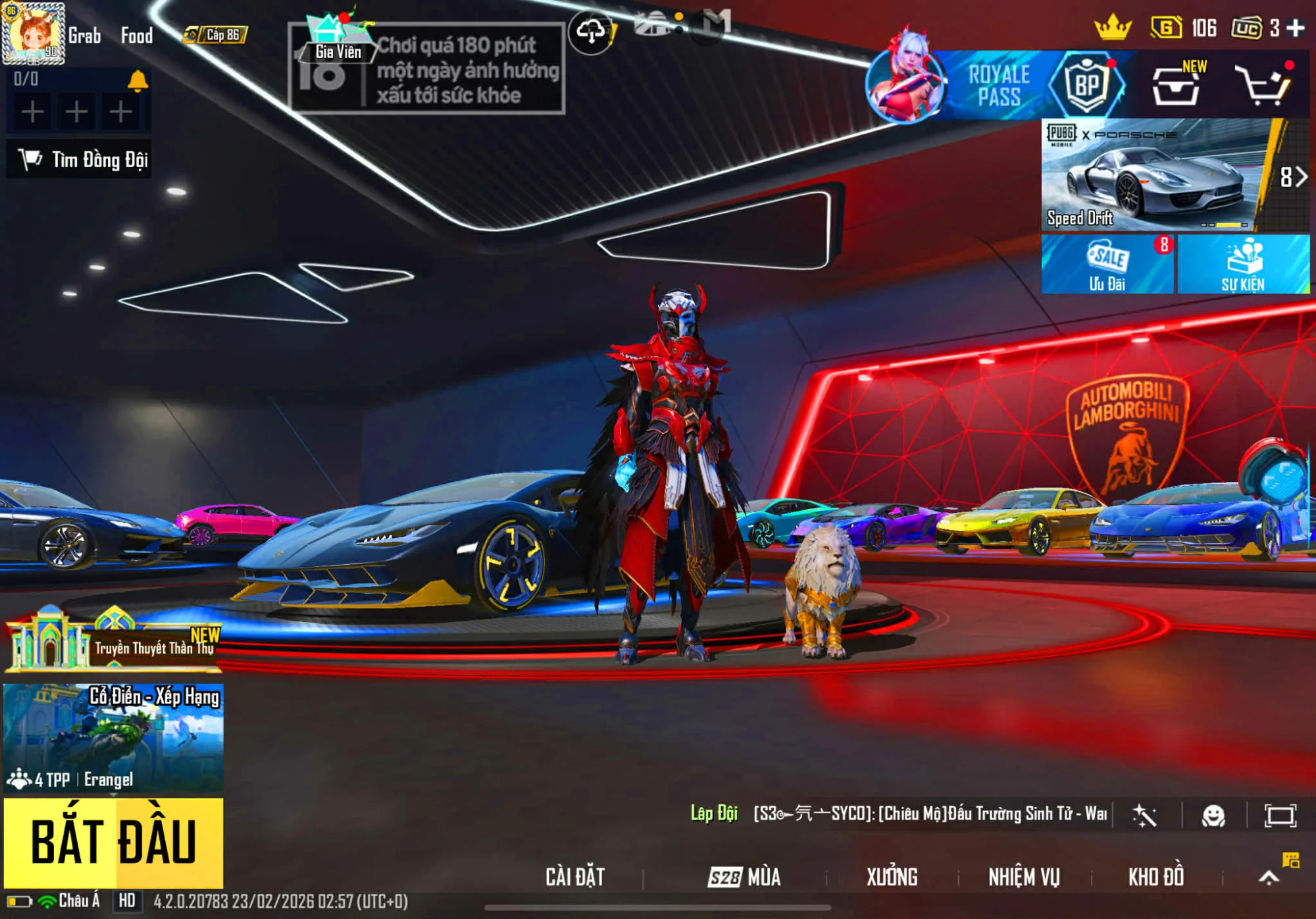Click the Tìm Đồng Đội button
This screenshot has height=919, width=1316.
80,159
